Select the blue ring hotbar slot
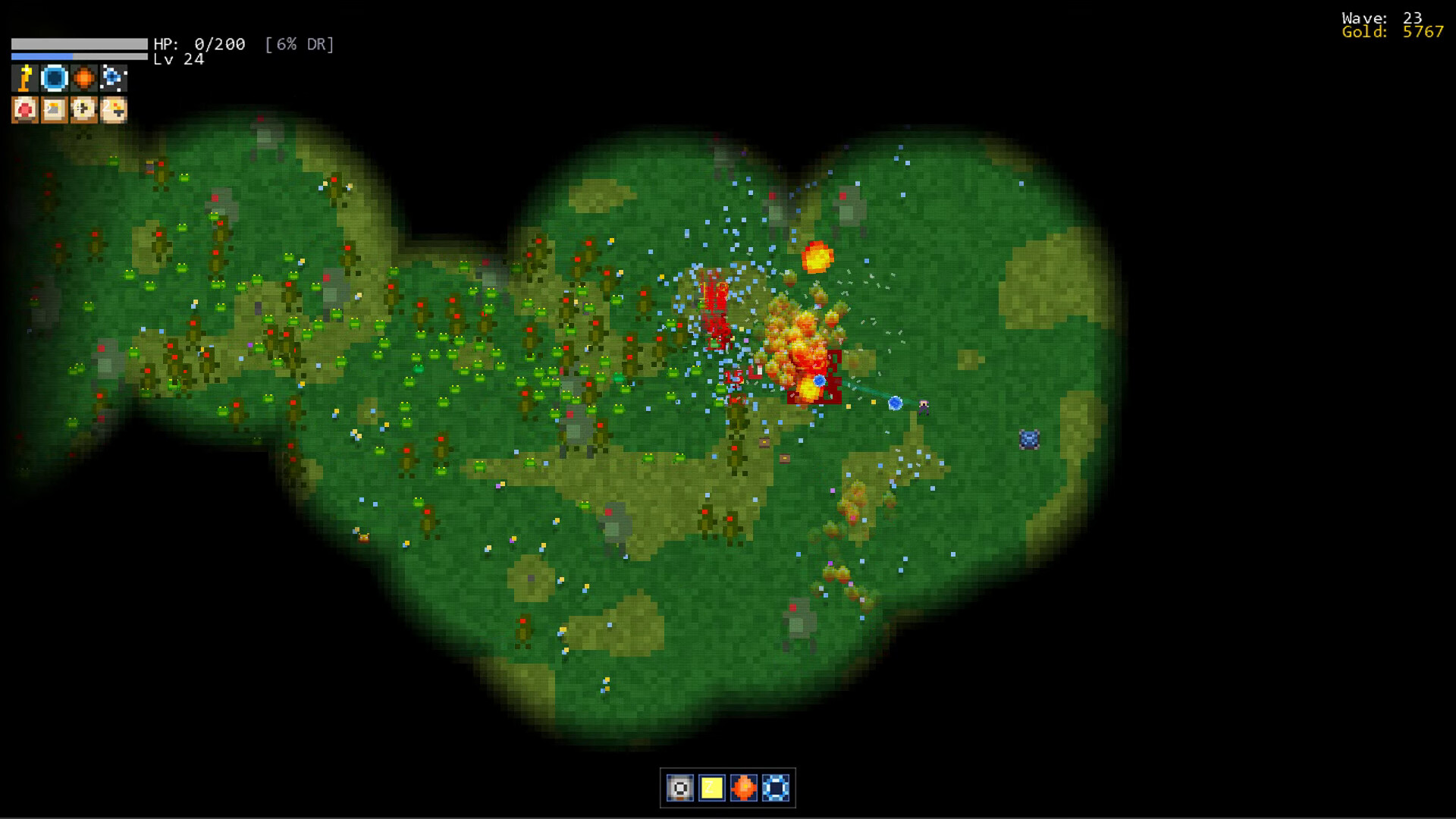The width and height of the screenshot is (1456, 819). [x=776, y=789]
